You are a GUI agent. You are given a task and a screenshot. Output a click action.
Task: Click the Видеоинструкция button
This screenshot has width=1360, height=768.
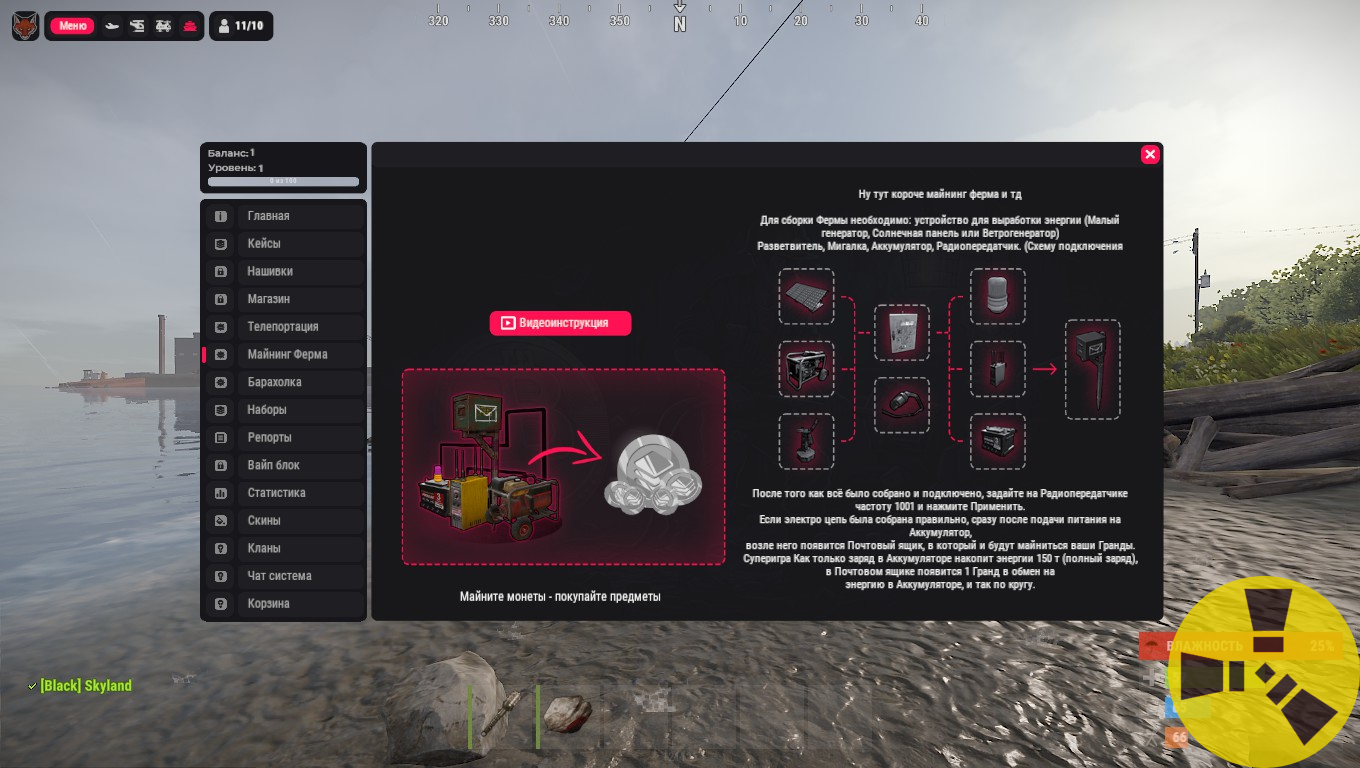[x=560, y=323]
